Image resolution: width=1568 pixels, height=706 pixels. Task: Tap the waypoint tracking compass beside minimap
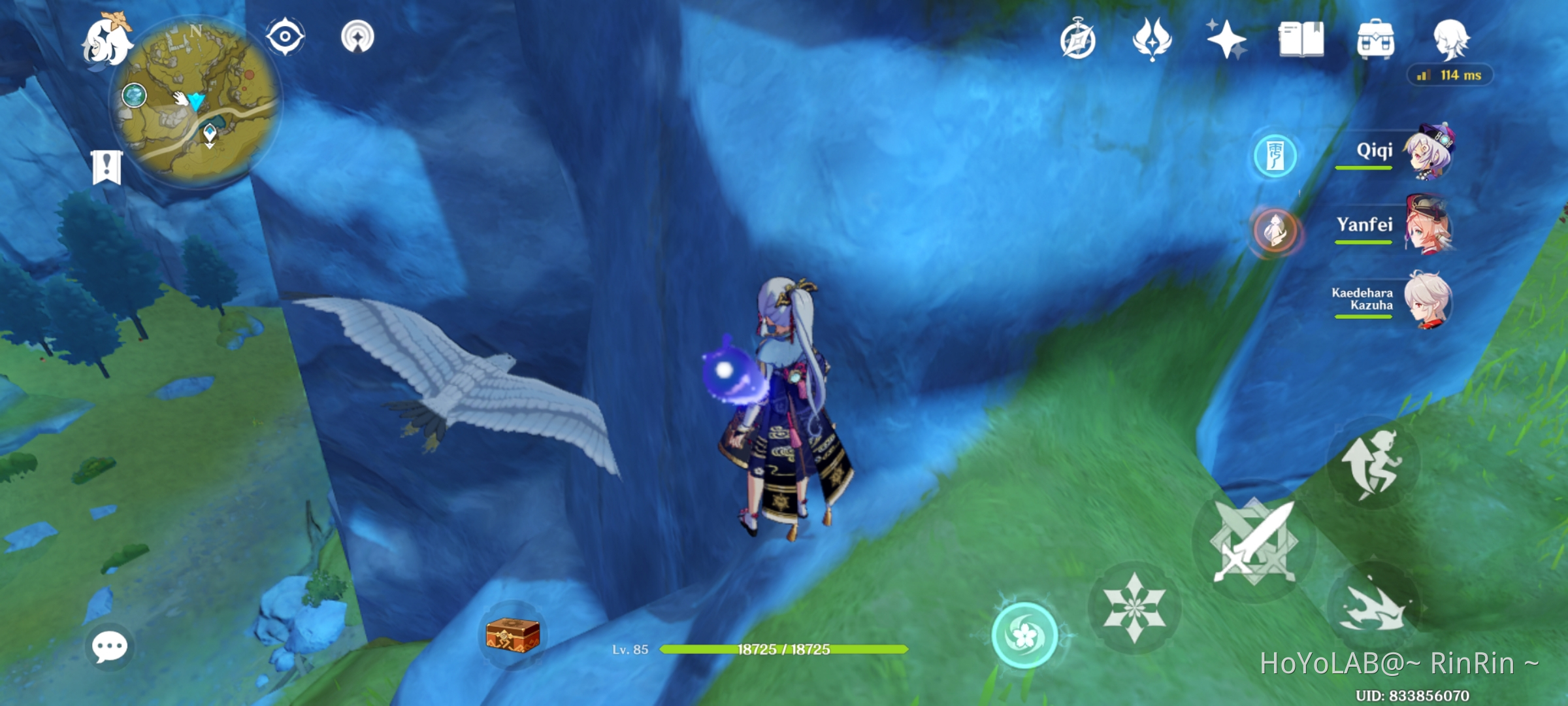pyautogui.click(x=284, y=37)
